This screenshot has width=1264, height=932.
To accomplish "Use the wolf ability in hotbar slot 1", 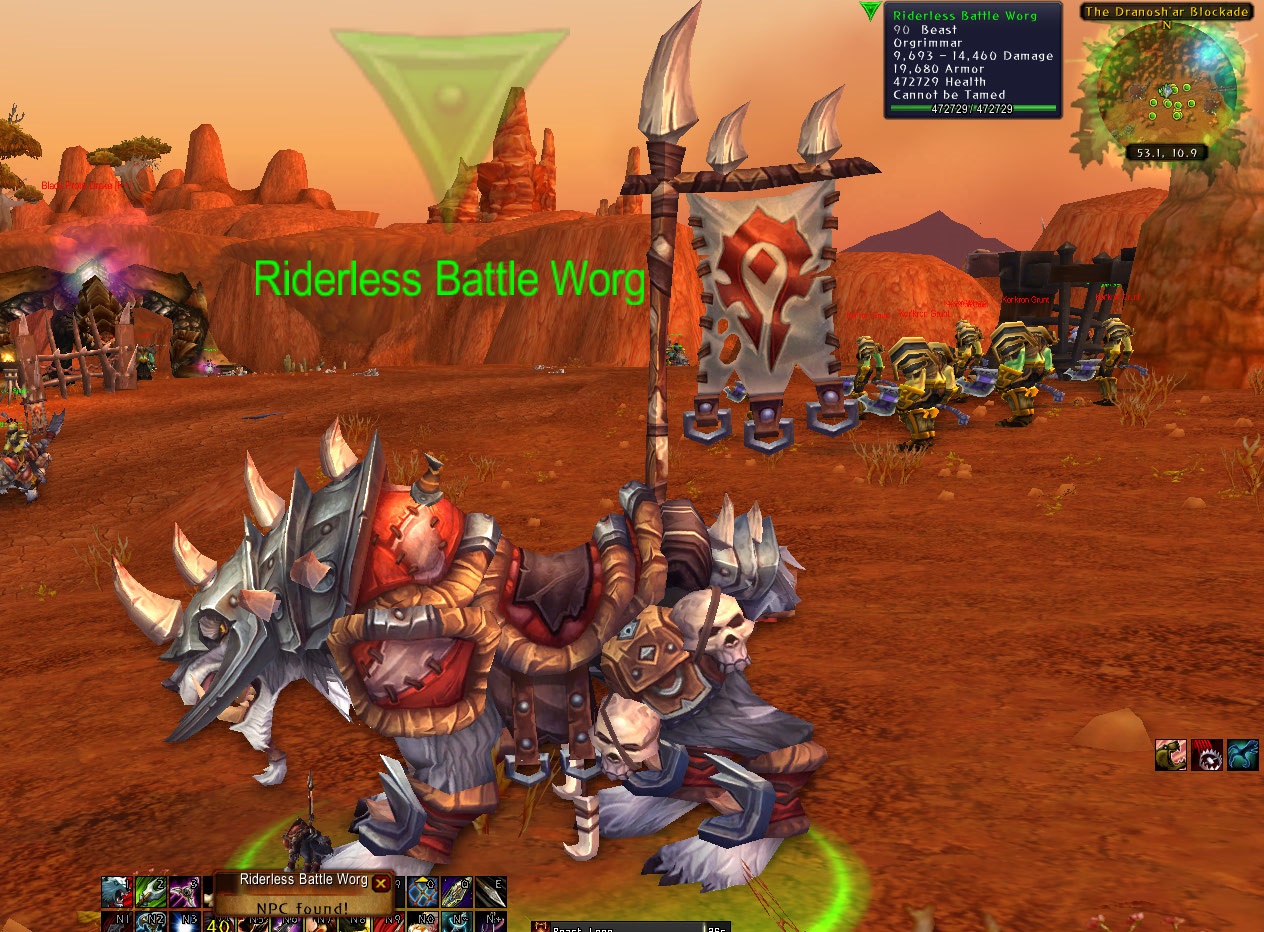I will pos(116,892).
